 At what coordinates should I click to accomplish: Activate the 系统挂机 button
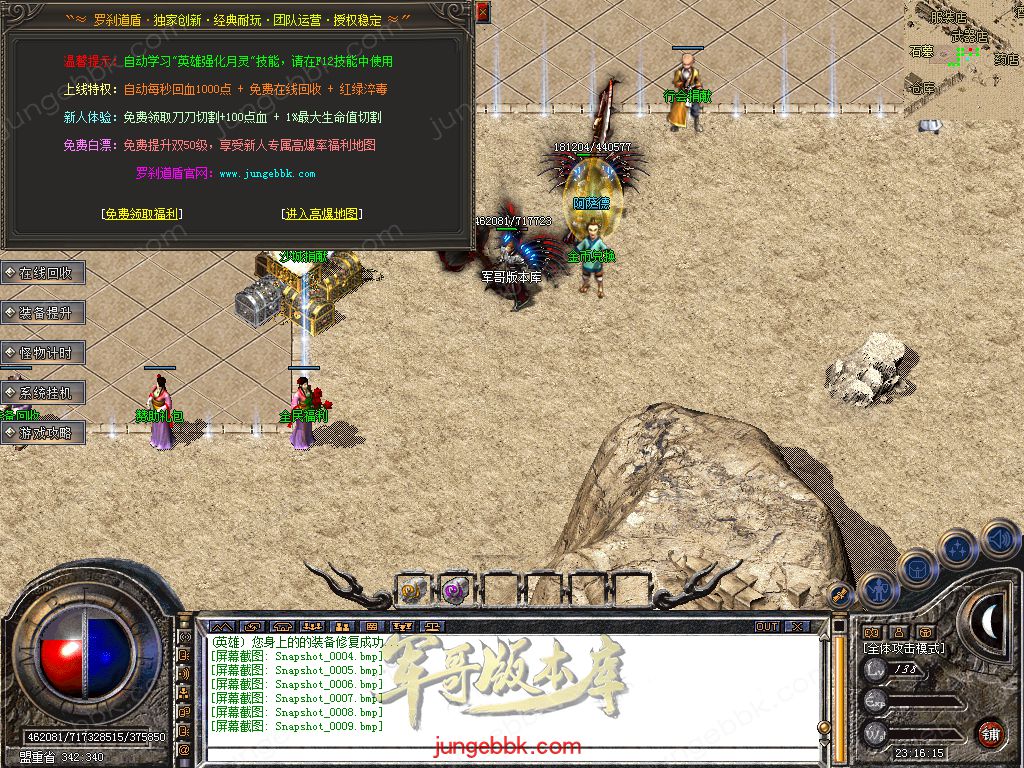[44, 393]
